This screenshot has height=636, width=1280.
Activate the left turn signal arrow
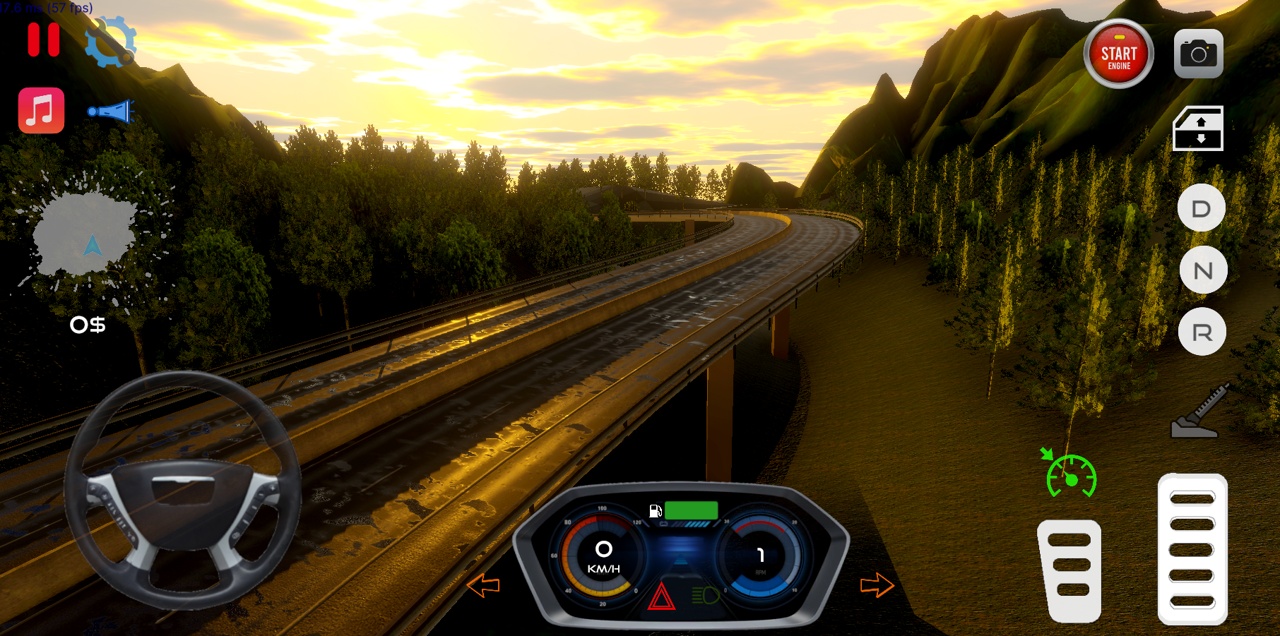point(483,585)
